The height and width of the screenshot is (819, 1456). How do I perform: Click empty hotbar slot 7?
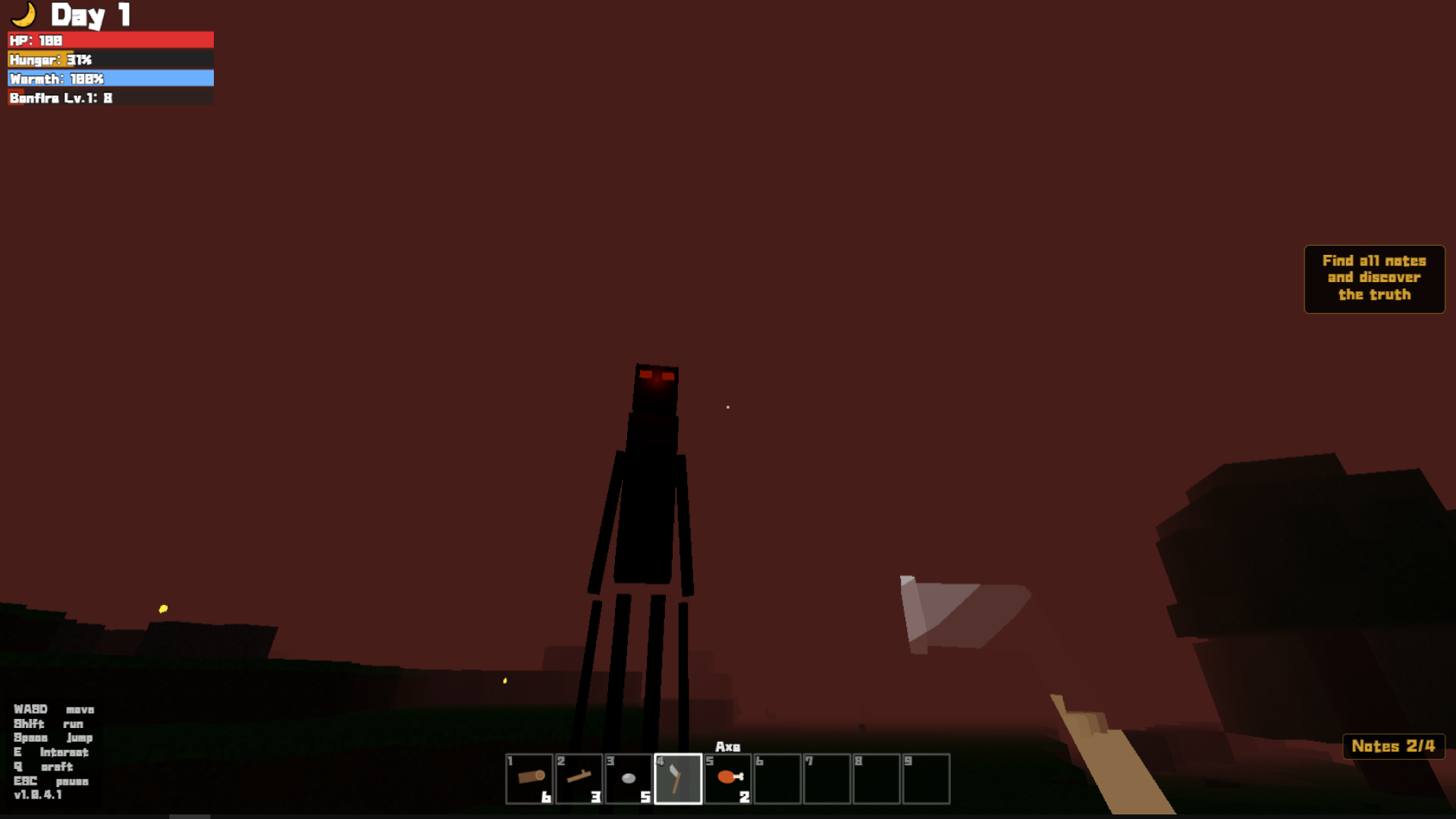(826, 777)
